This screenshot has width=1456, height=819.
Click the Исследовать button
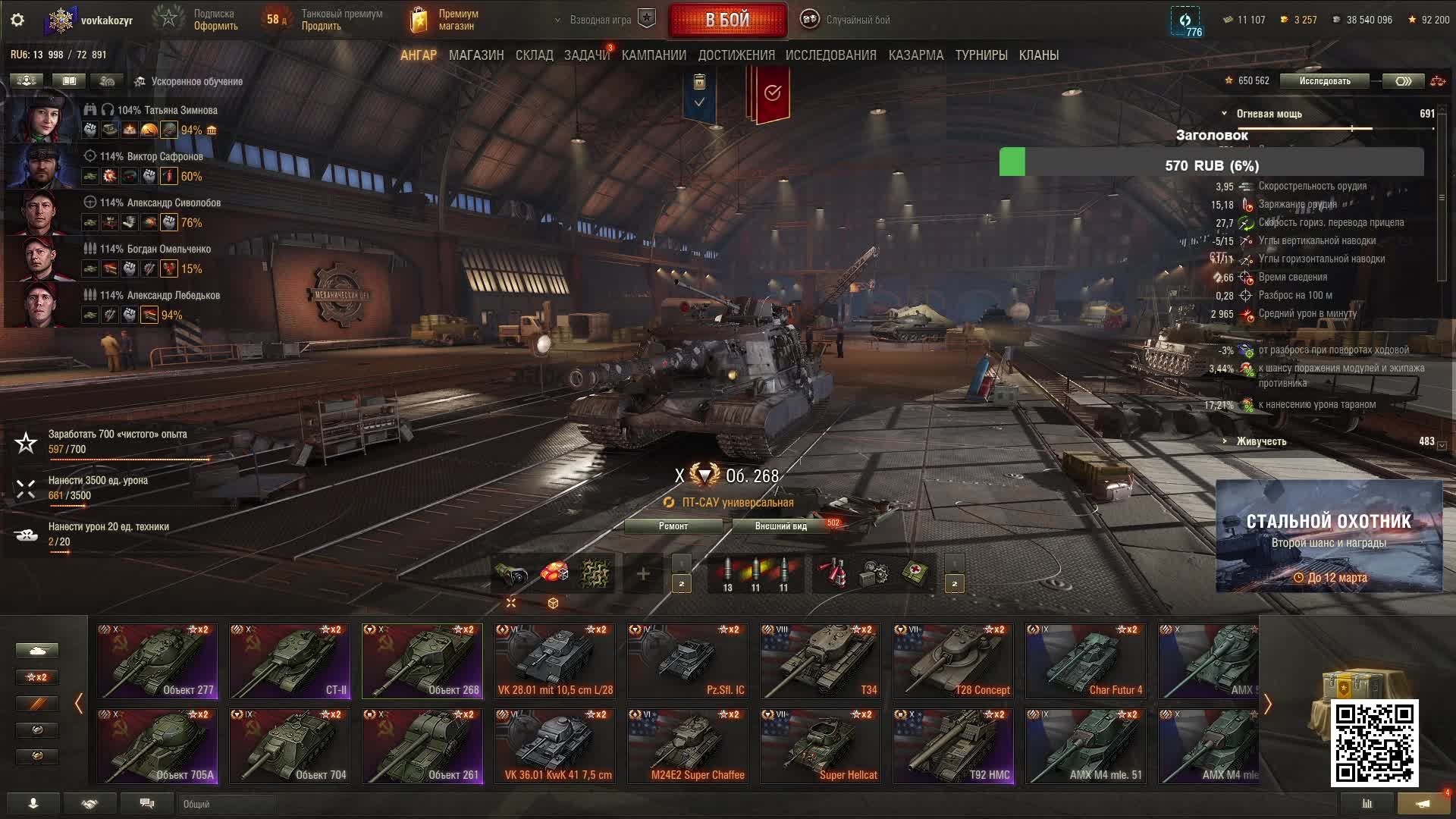[1324, 81]
